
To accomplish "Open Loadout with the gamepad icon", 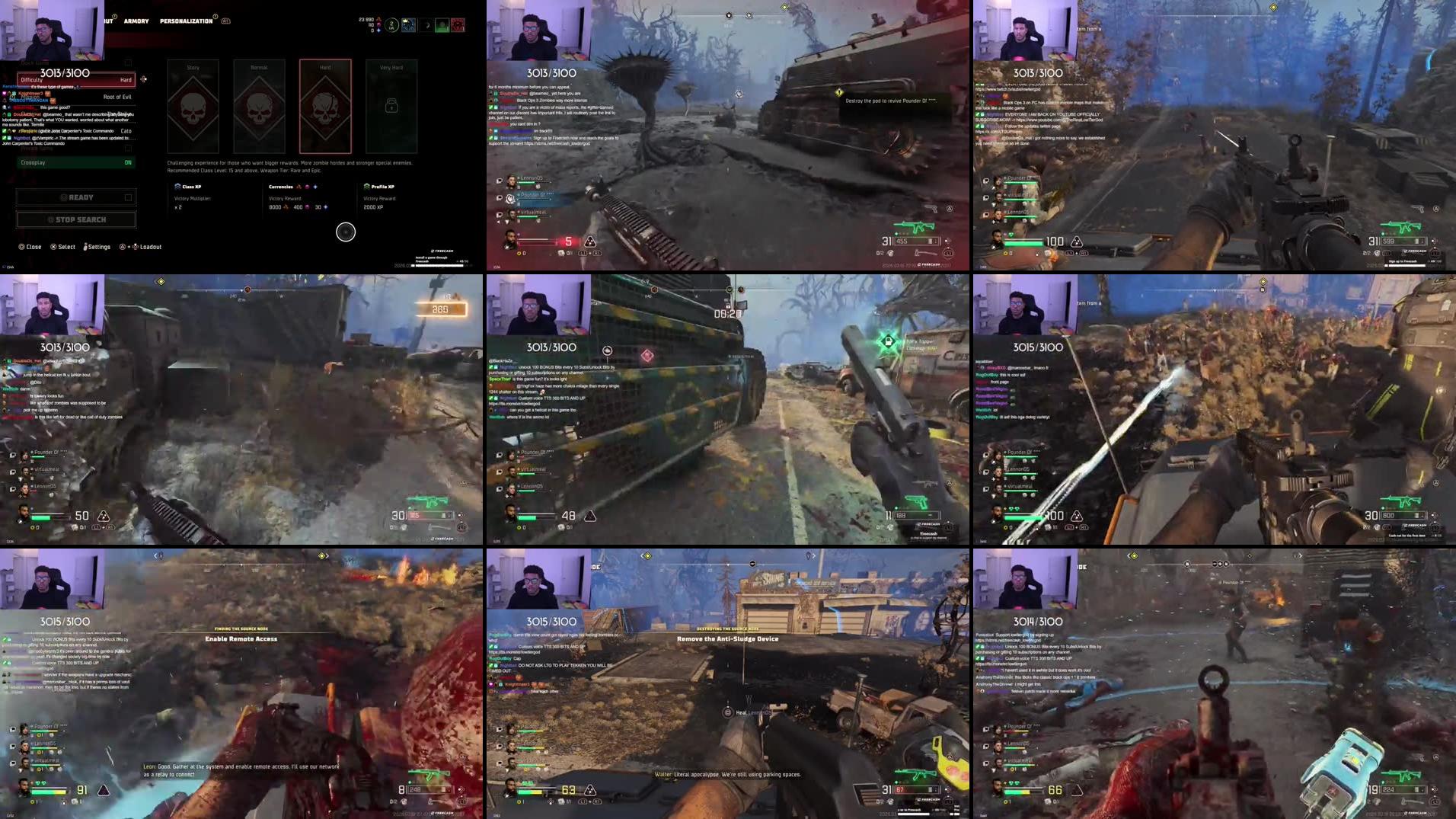I will (136, 245).
